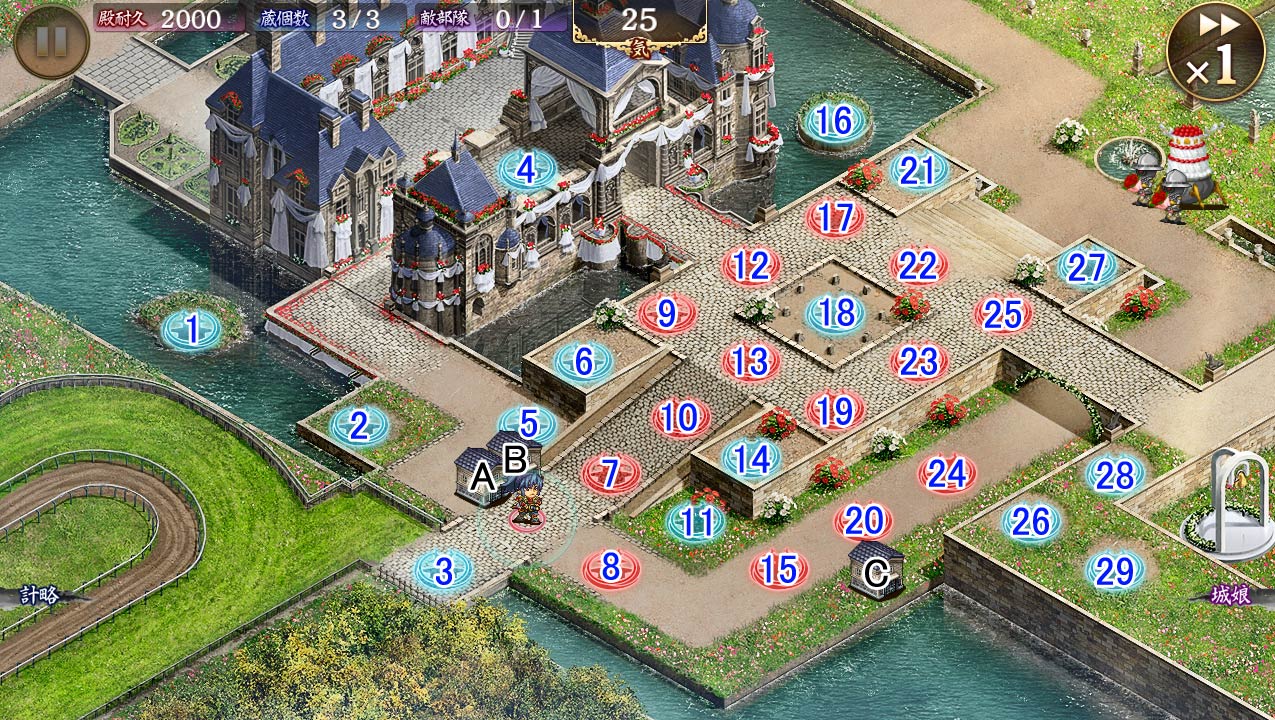Select red placement tile 17
This screenshot has height=720, width=1275.
pos(835,218)
